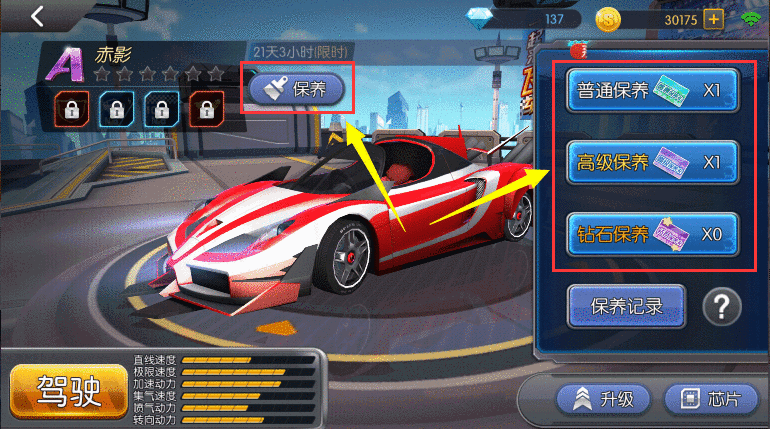
Task: Open help with the question mark button
Action: point(721,307)
